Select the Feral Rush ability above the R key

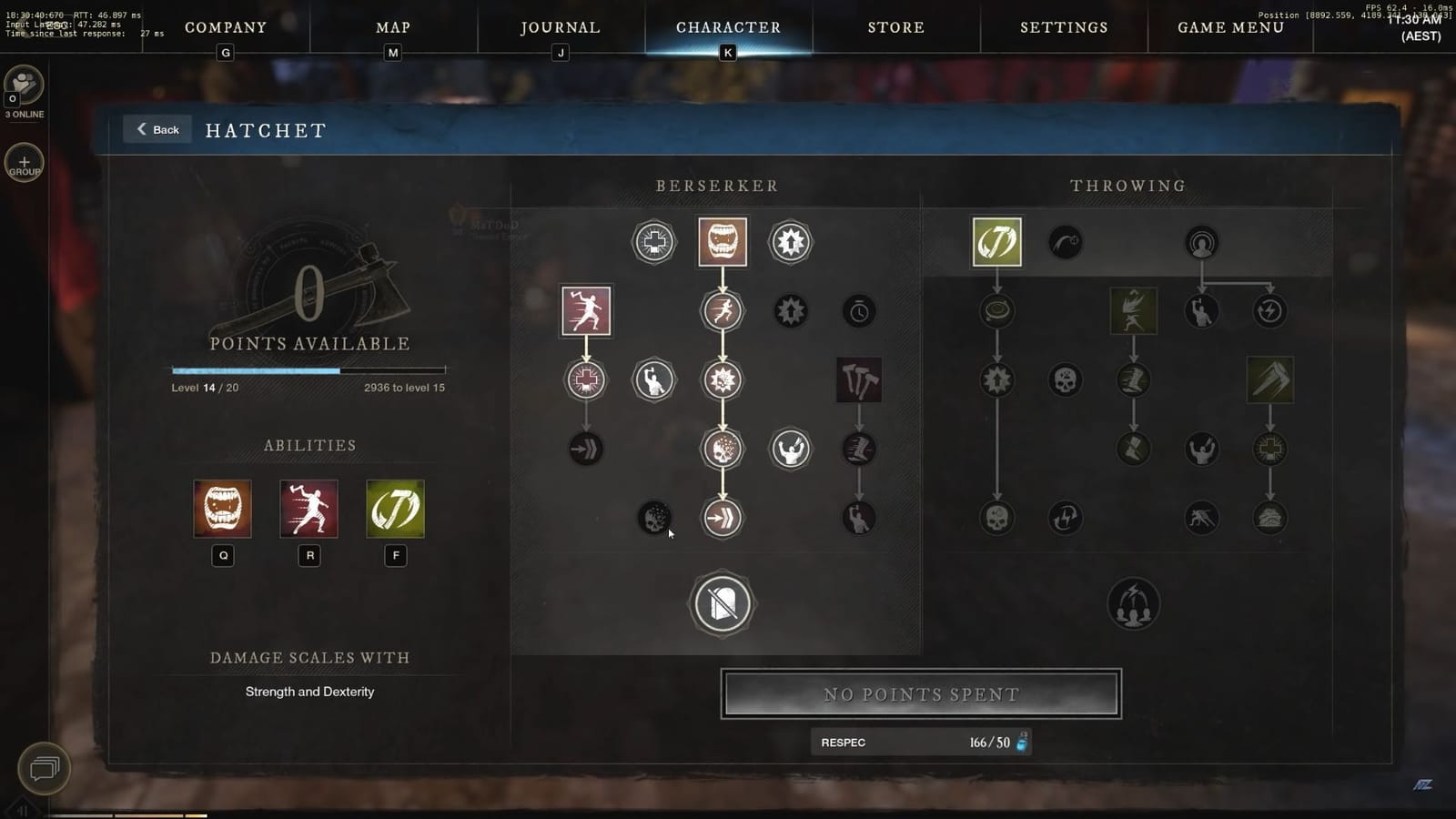click(x=308, y=510)
